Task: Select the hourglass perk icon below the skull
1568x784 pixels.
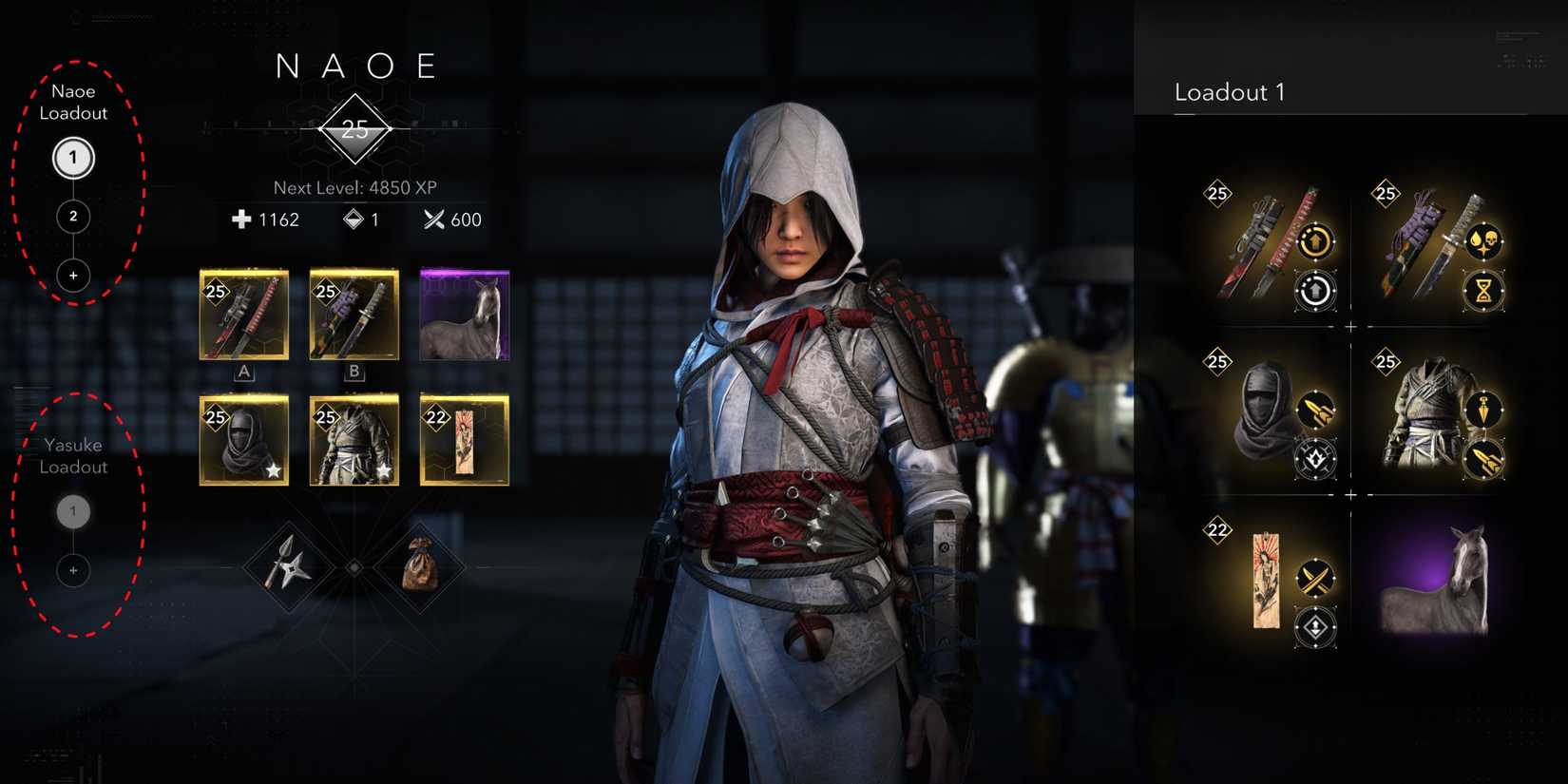Action: [1482, 291]
